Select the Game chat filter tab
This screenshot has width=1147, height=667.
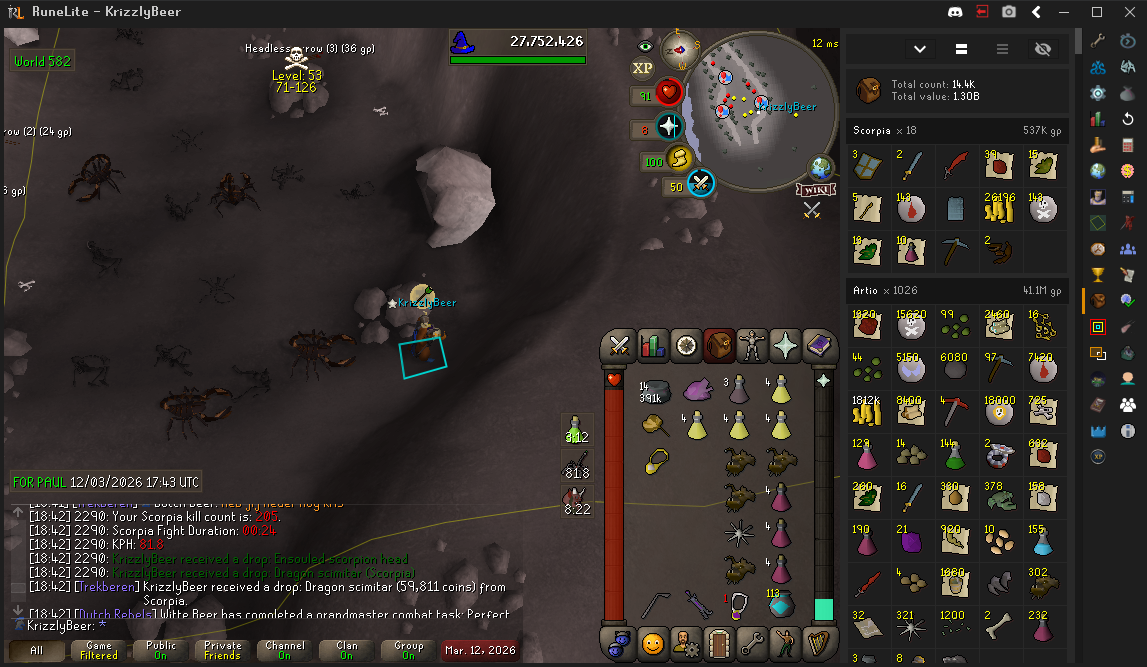tap(99, 650)
